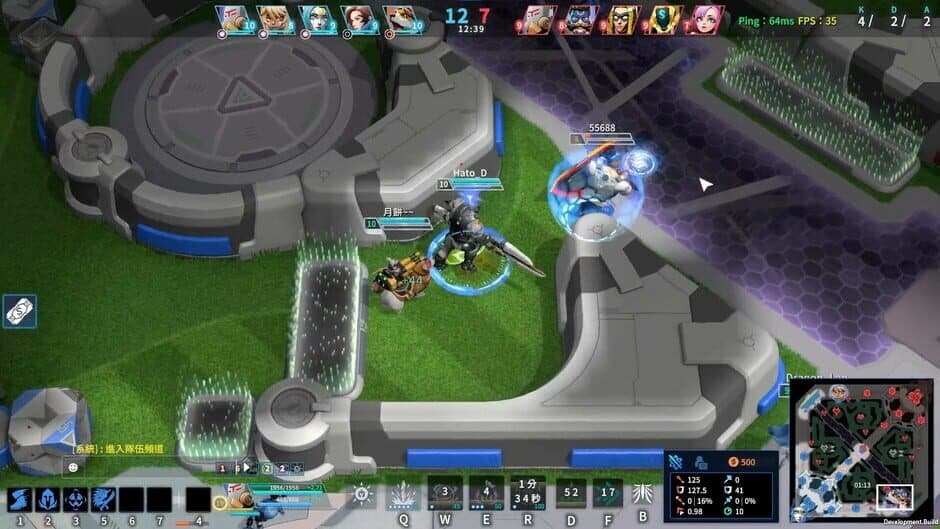
Task: Activate the Q ability icon
Action: 403,493
